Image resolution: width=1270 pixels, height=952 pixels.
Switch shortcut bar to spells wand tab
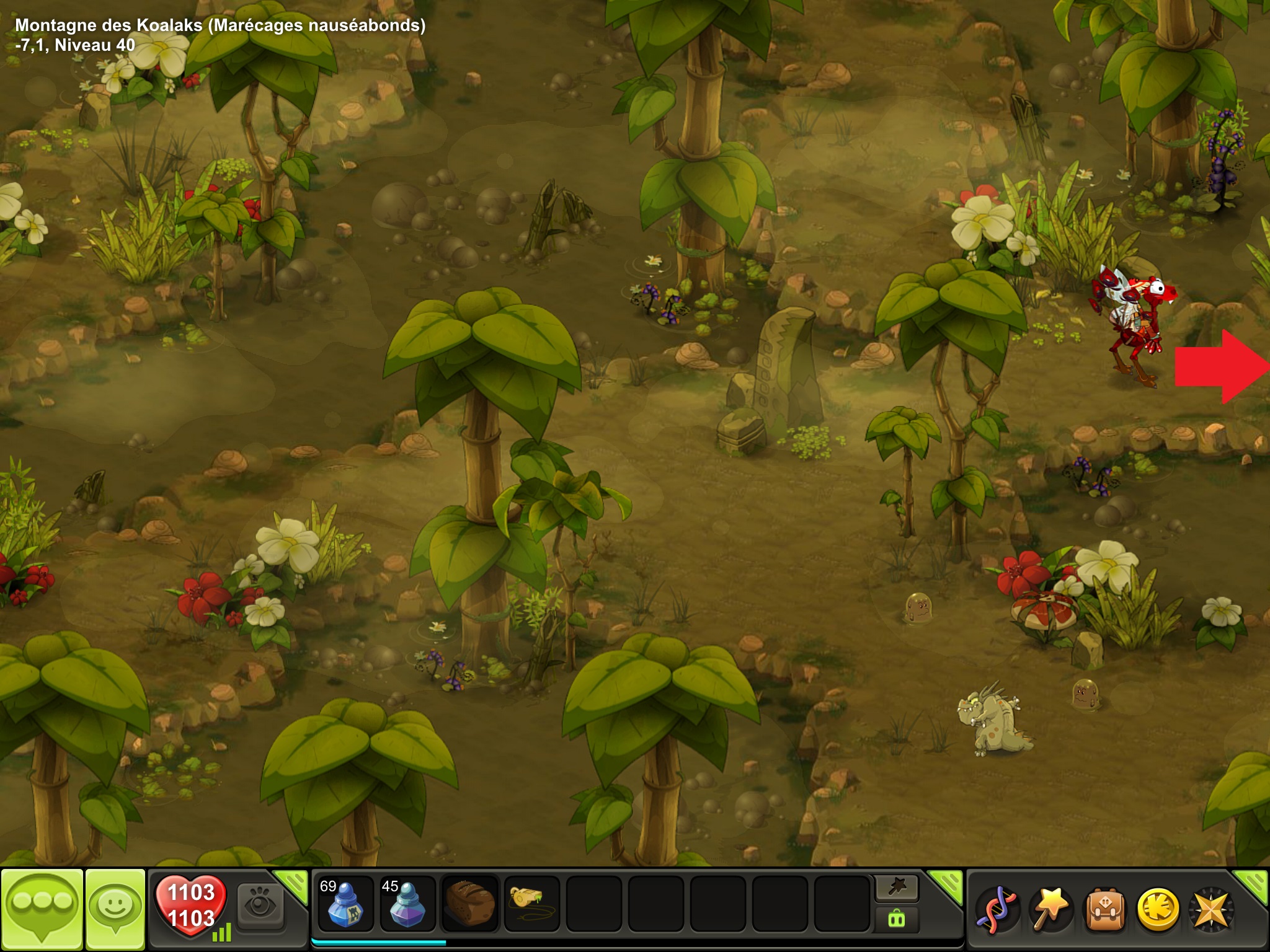897,888
